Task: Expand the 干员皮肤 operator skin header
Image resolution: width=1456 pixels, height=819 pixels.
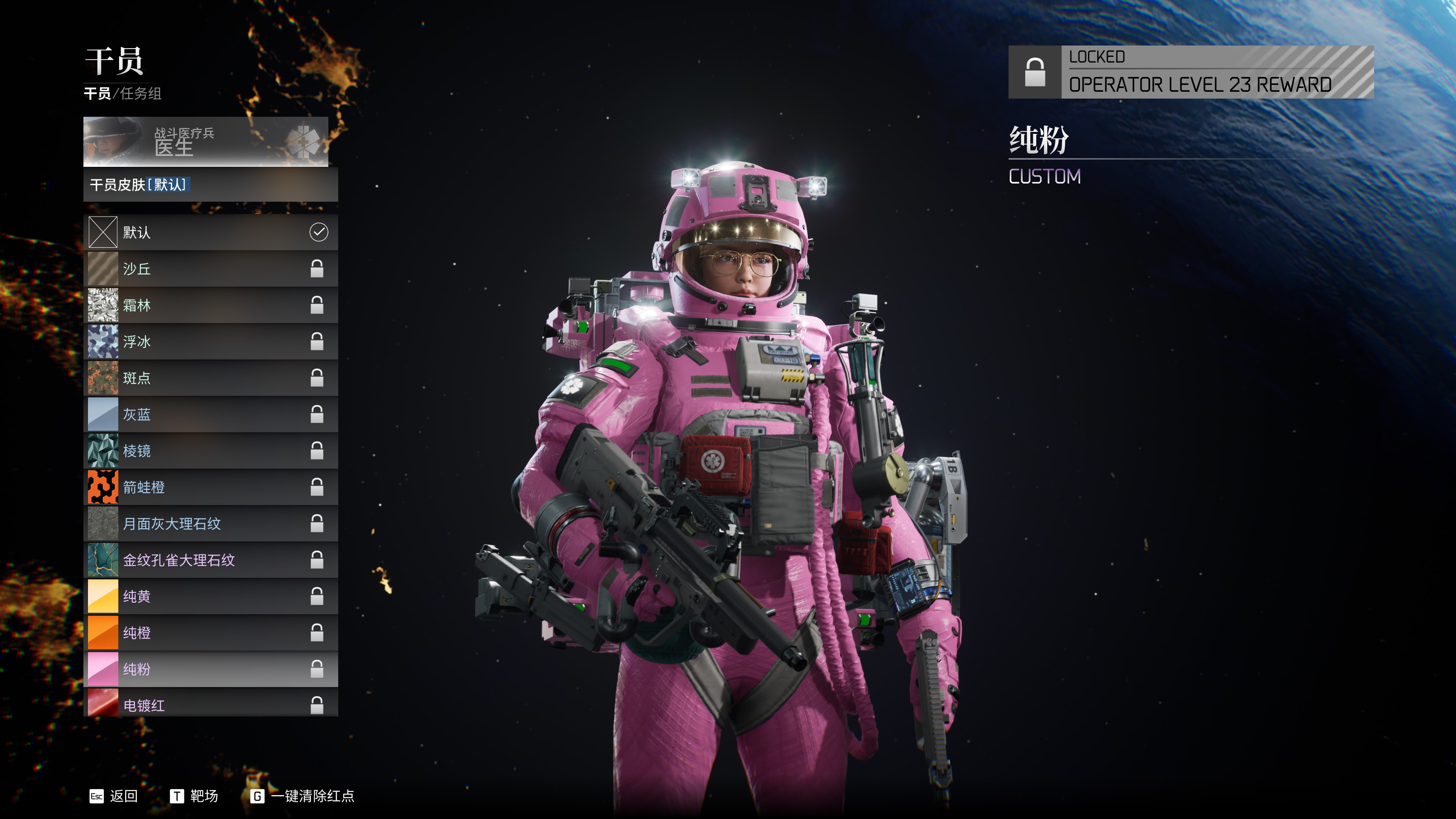Action: tap(210, 185)
